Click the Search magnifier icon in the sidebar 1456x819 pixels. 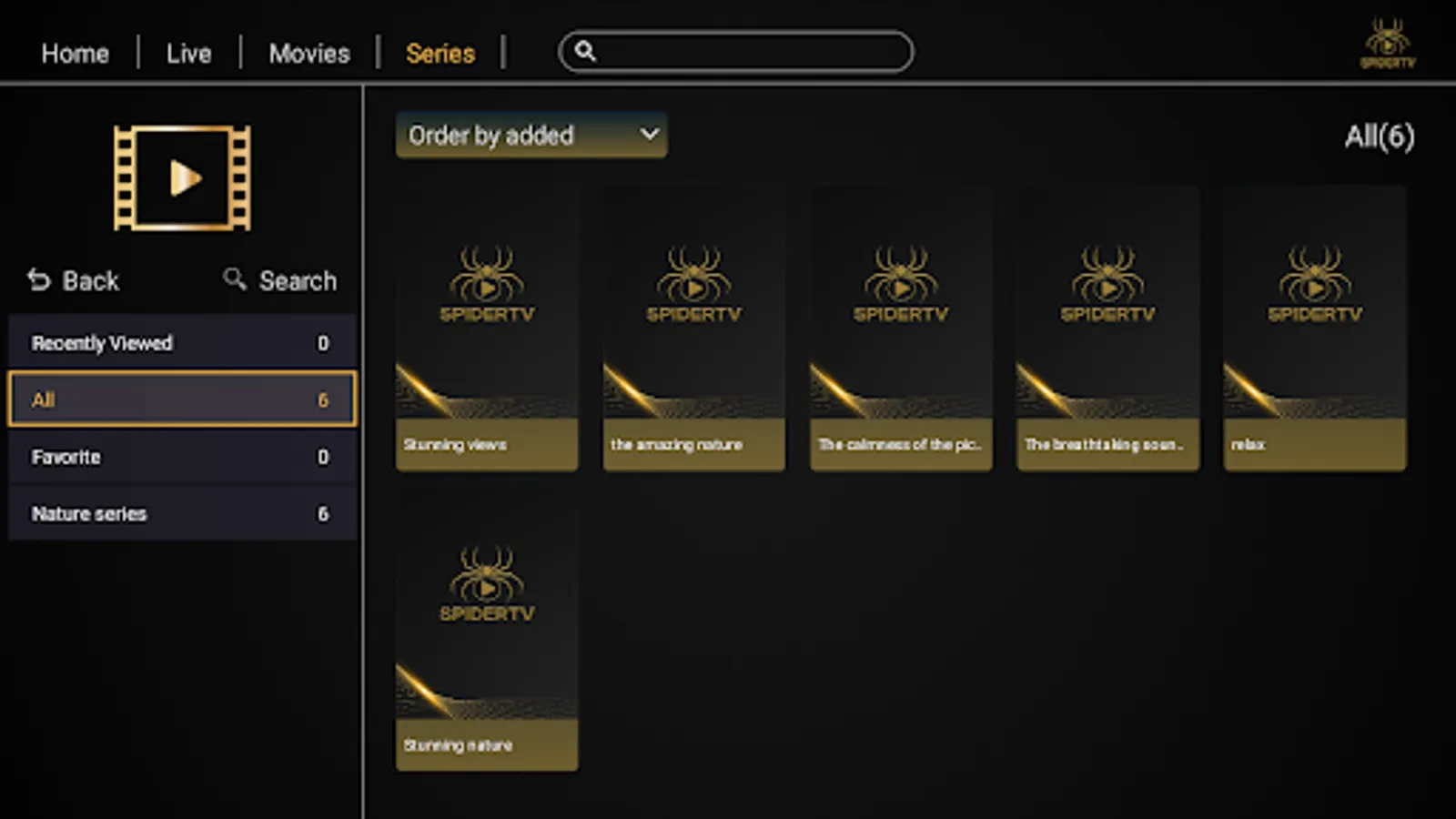234,280
